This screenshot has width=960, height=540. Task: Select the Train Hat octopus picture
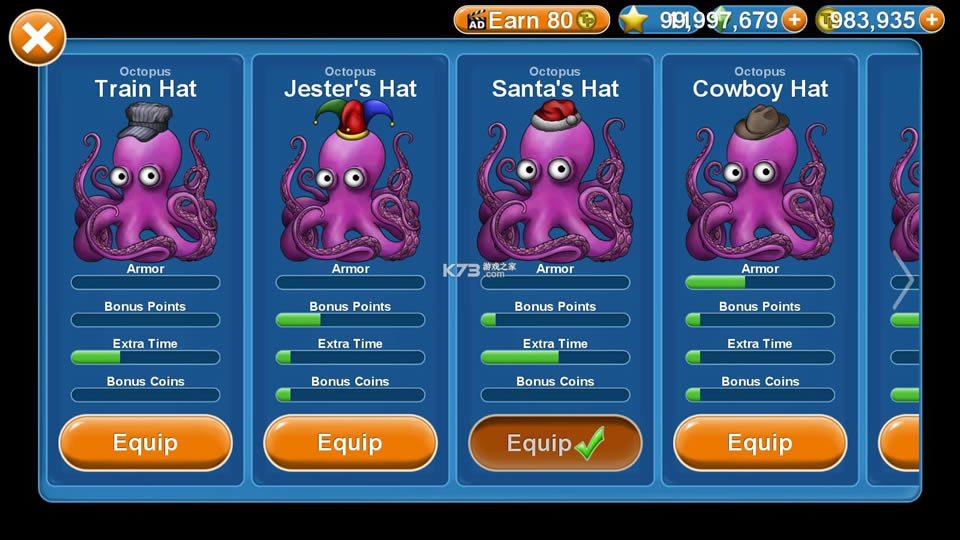coord(145,185)
